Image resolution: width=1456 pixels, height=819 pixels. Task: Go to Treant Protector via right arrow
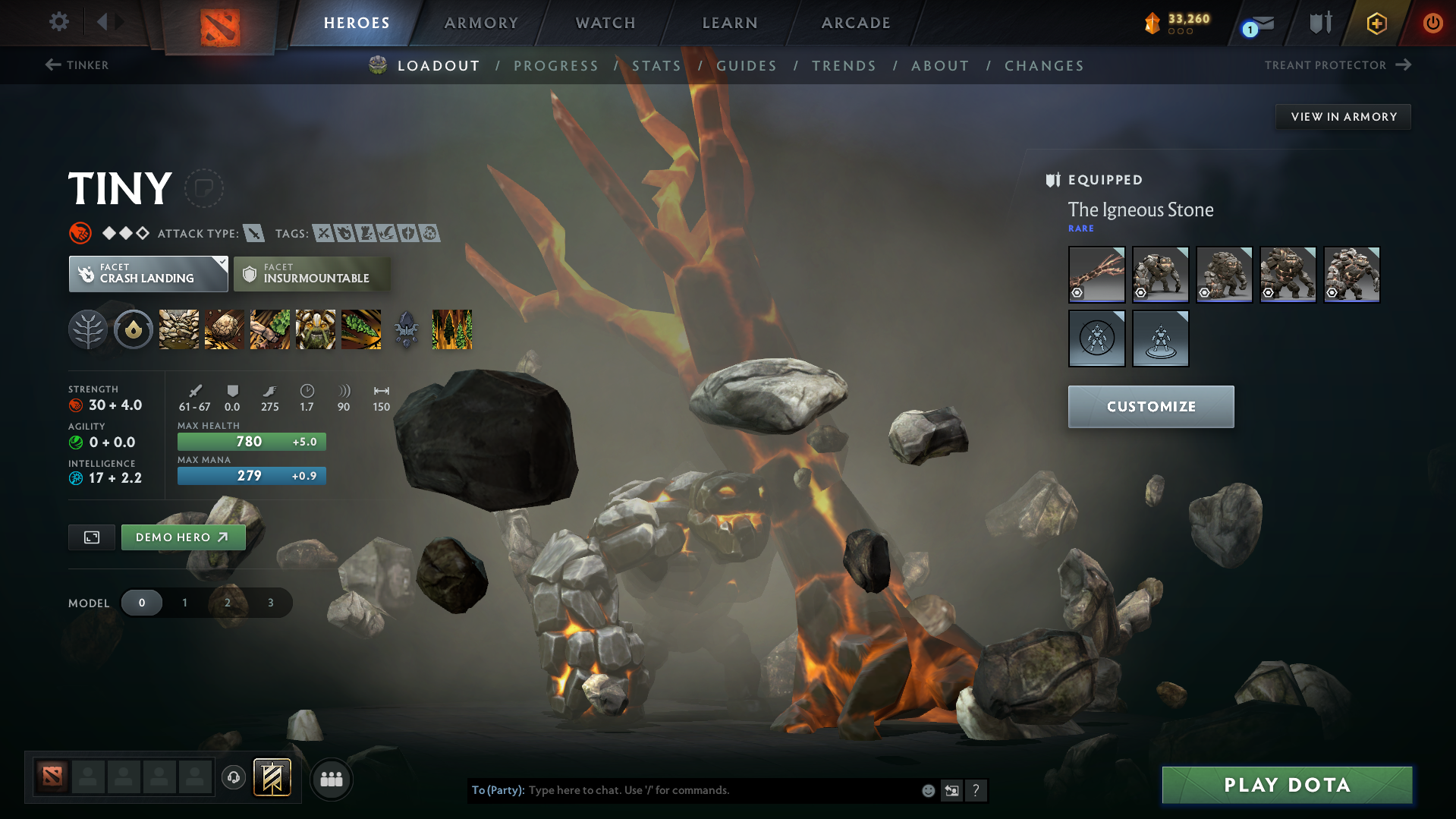(1405, 65)
